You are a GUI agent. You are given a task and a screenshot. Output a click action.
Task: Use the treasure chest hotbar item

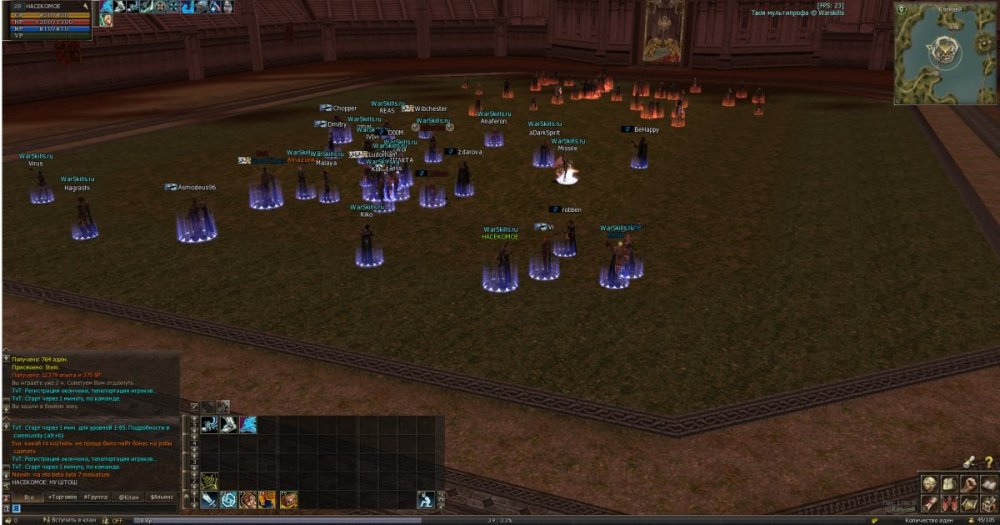click(x=288, y=499)
